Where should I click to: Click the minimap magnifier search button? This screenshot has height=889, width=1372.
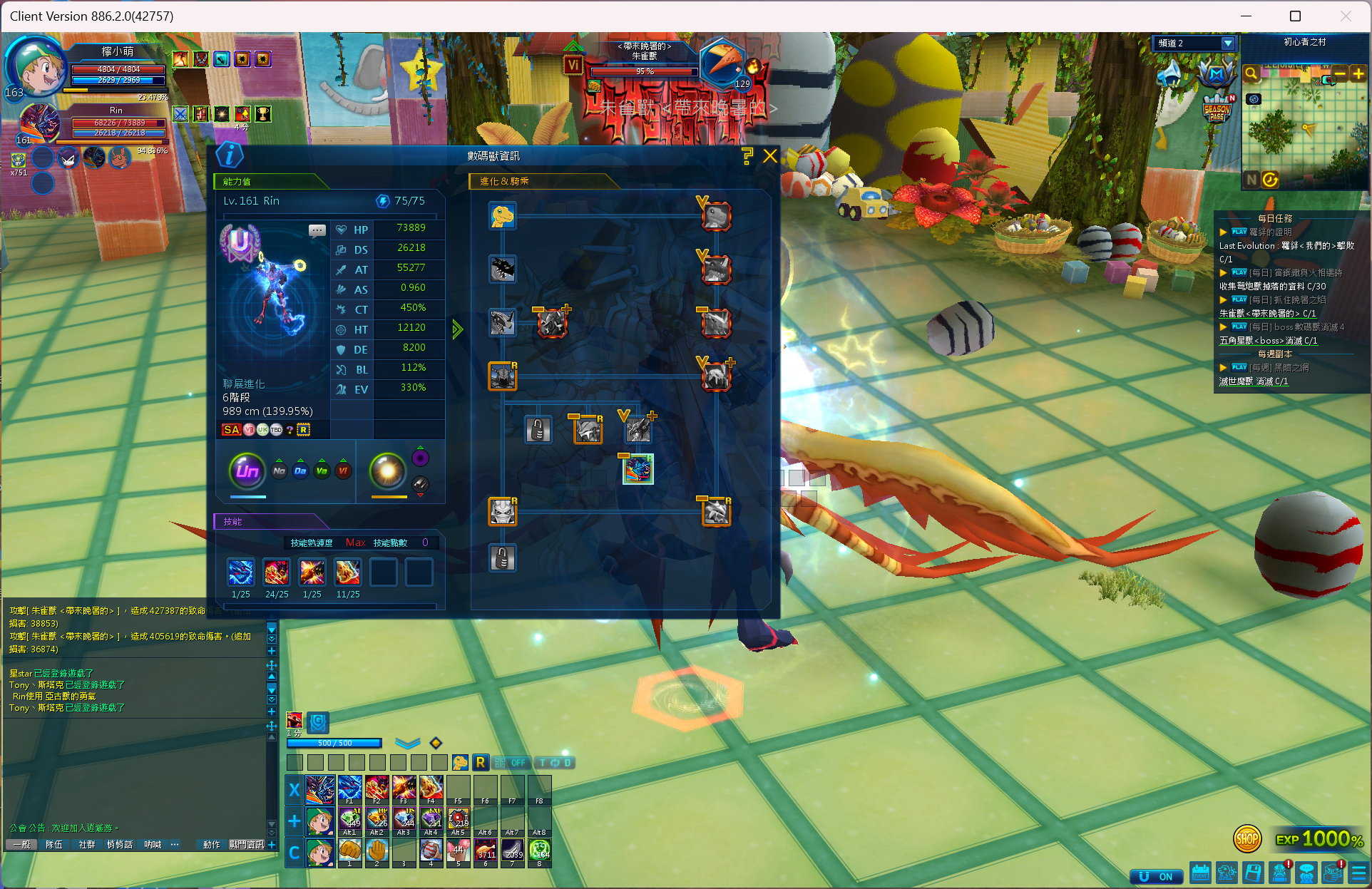(1251, 73)
